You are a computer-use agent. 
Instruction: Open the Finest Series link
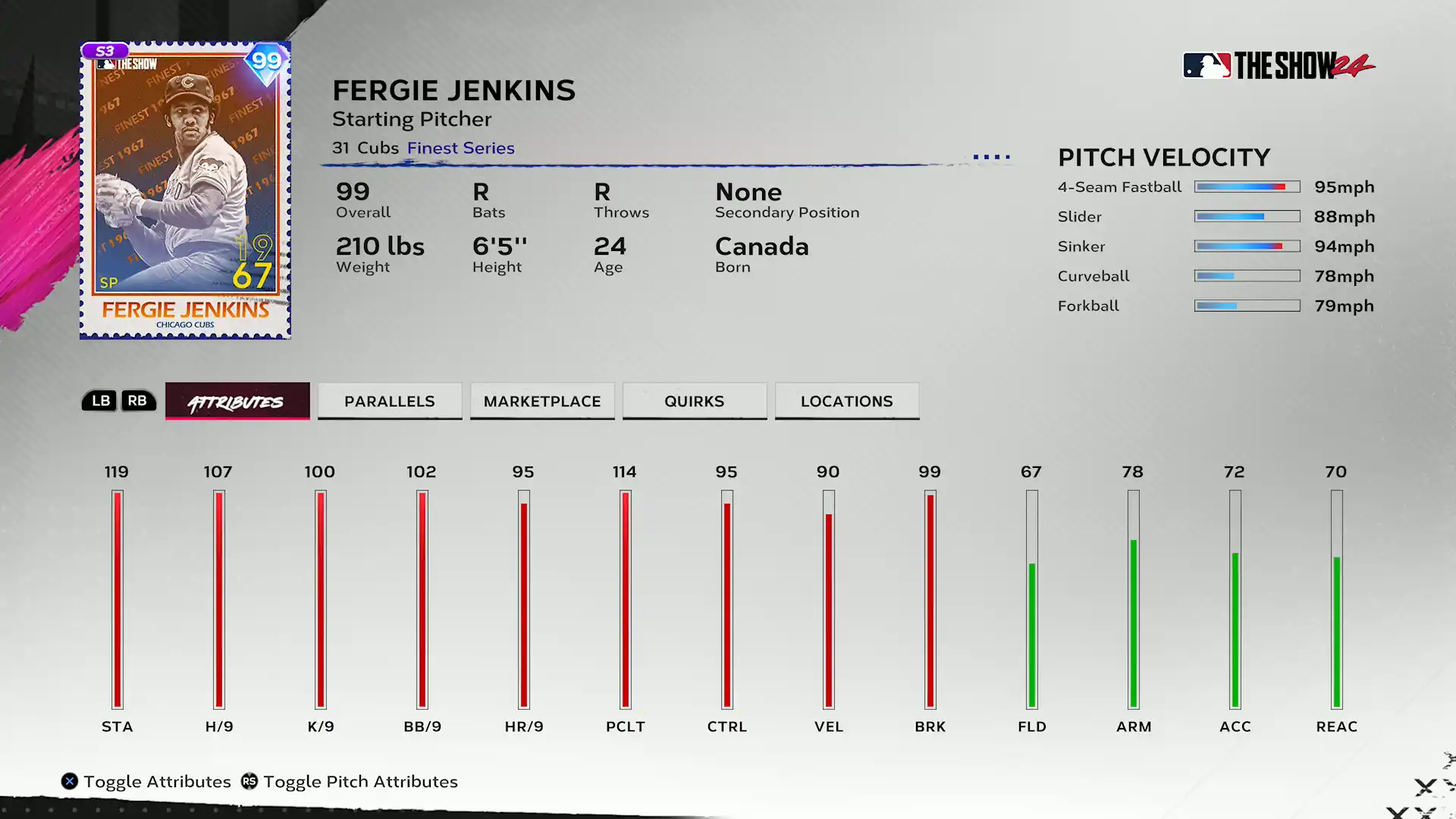pyautogui.click(x=461, y=149)
